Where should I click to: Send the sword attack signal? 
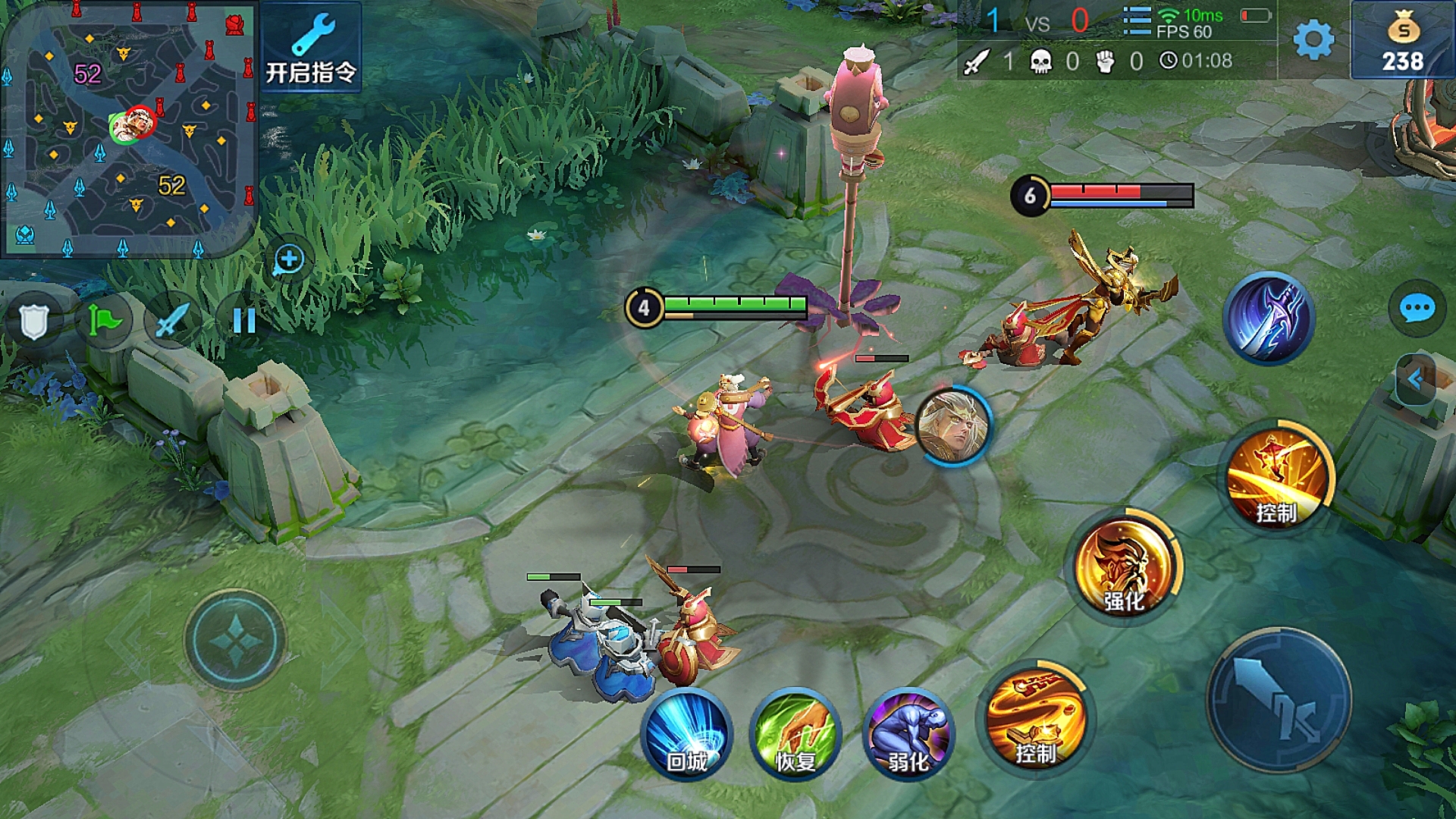[173, 320]
